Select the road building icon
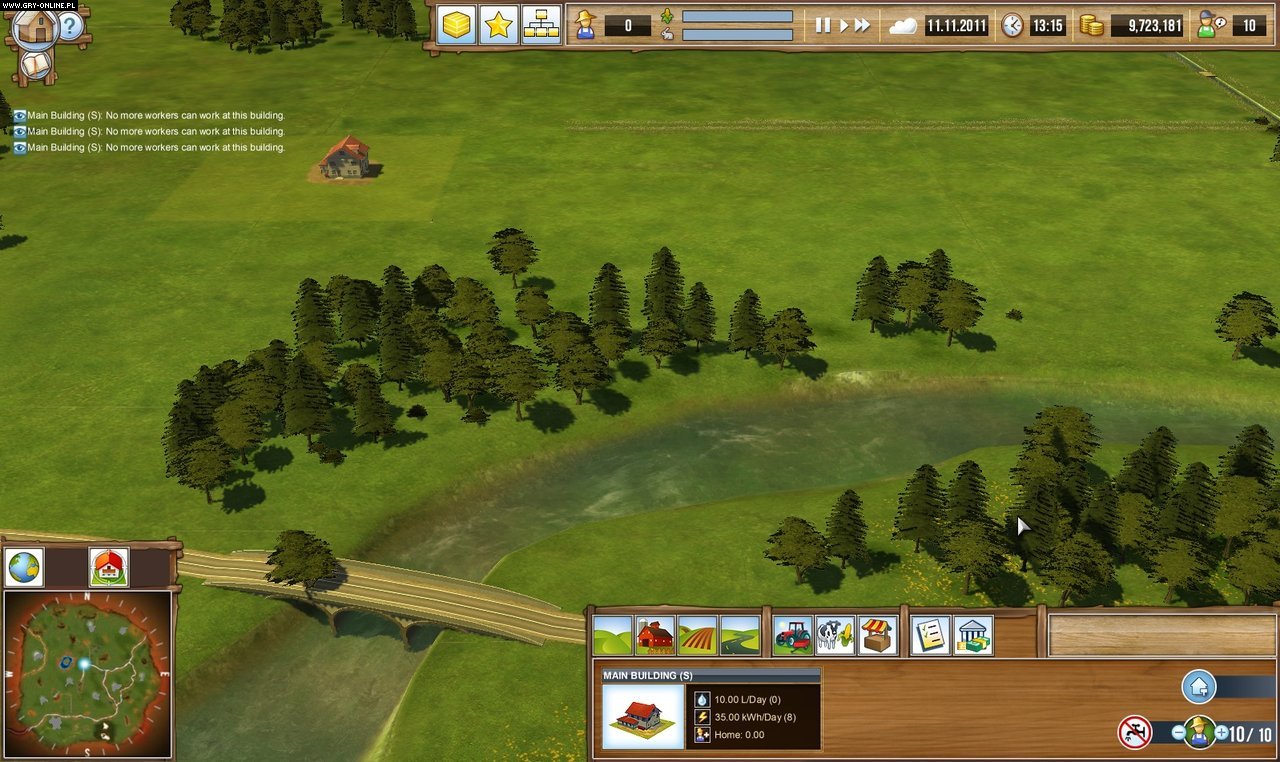 (741, 632)
